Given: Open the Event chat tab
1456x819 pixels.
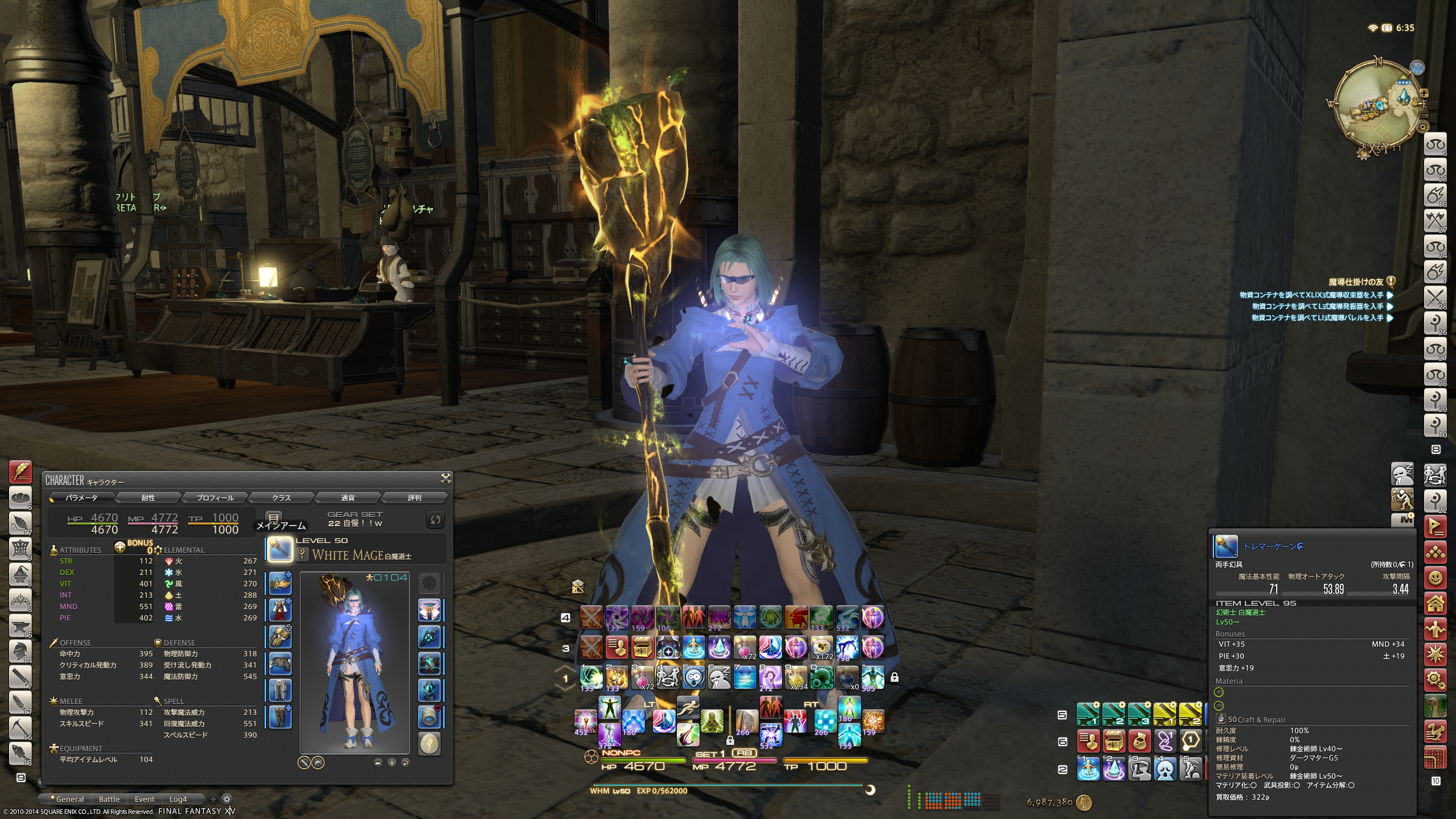Looking at the screenshot, I should (144, 799).
